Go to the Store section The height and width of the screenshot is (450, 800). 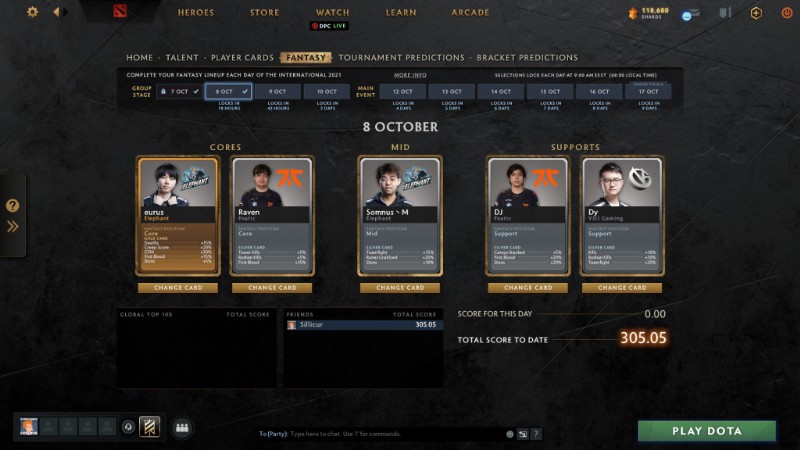[x=264, y=13]
